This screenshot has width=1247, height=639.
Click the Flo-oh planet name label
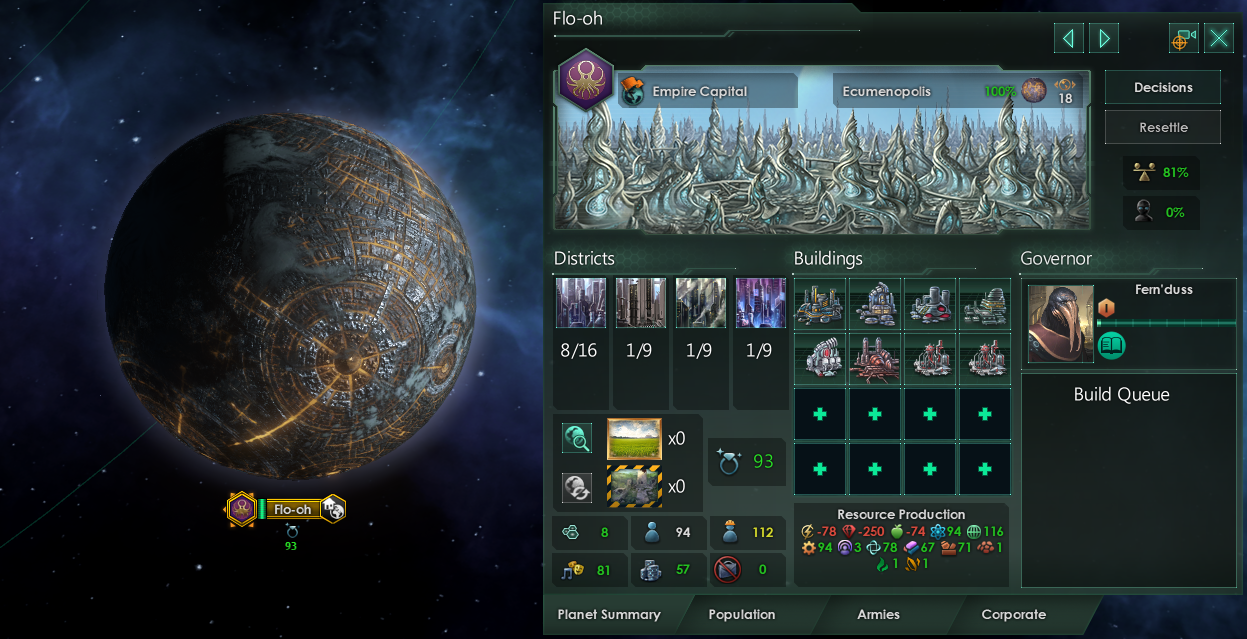tap(292, 510)
